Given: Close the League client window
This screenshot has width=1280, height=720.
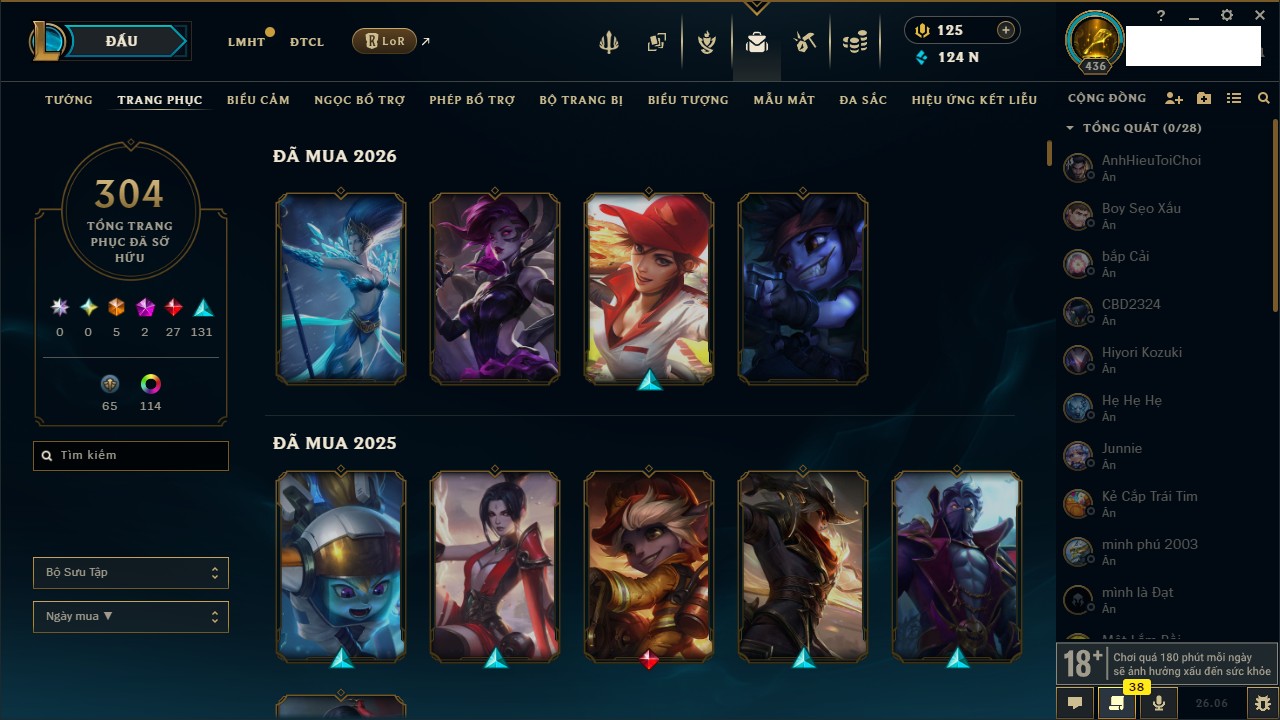Looking at the screenshot, I should [x=1259, y=16].
